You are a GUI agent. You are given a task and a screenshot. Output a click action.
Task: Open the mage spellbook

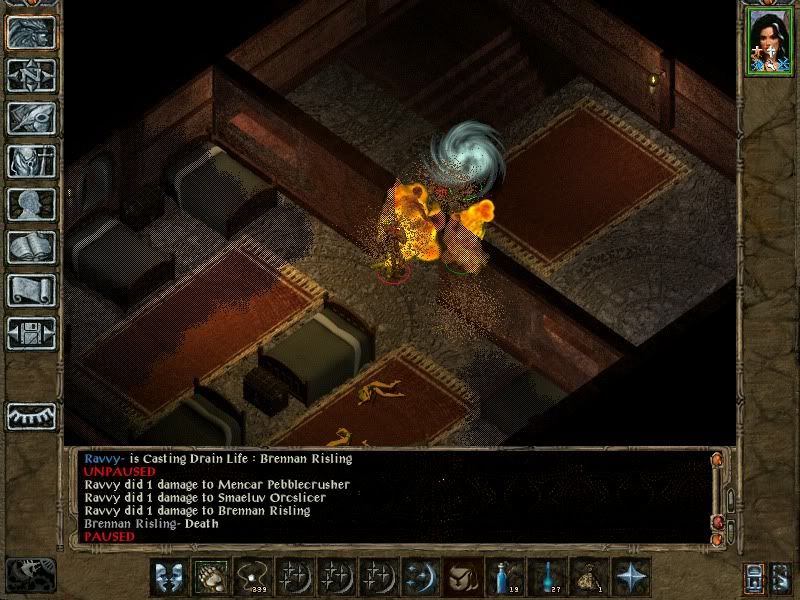point(31,246)
